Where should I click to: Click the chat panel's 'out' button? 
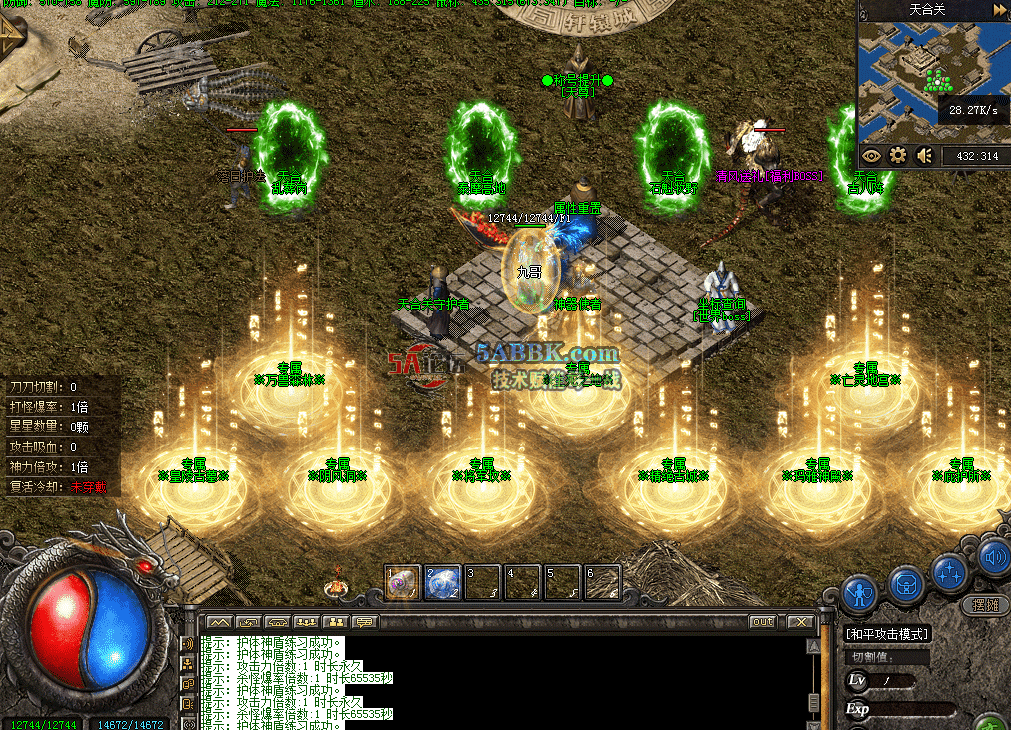(763, 622)
